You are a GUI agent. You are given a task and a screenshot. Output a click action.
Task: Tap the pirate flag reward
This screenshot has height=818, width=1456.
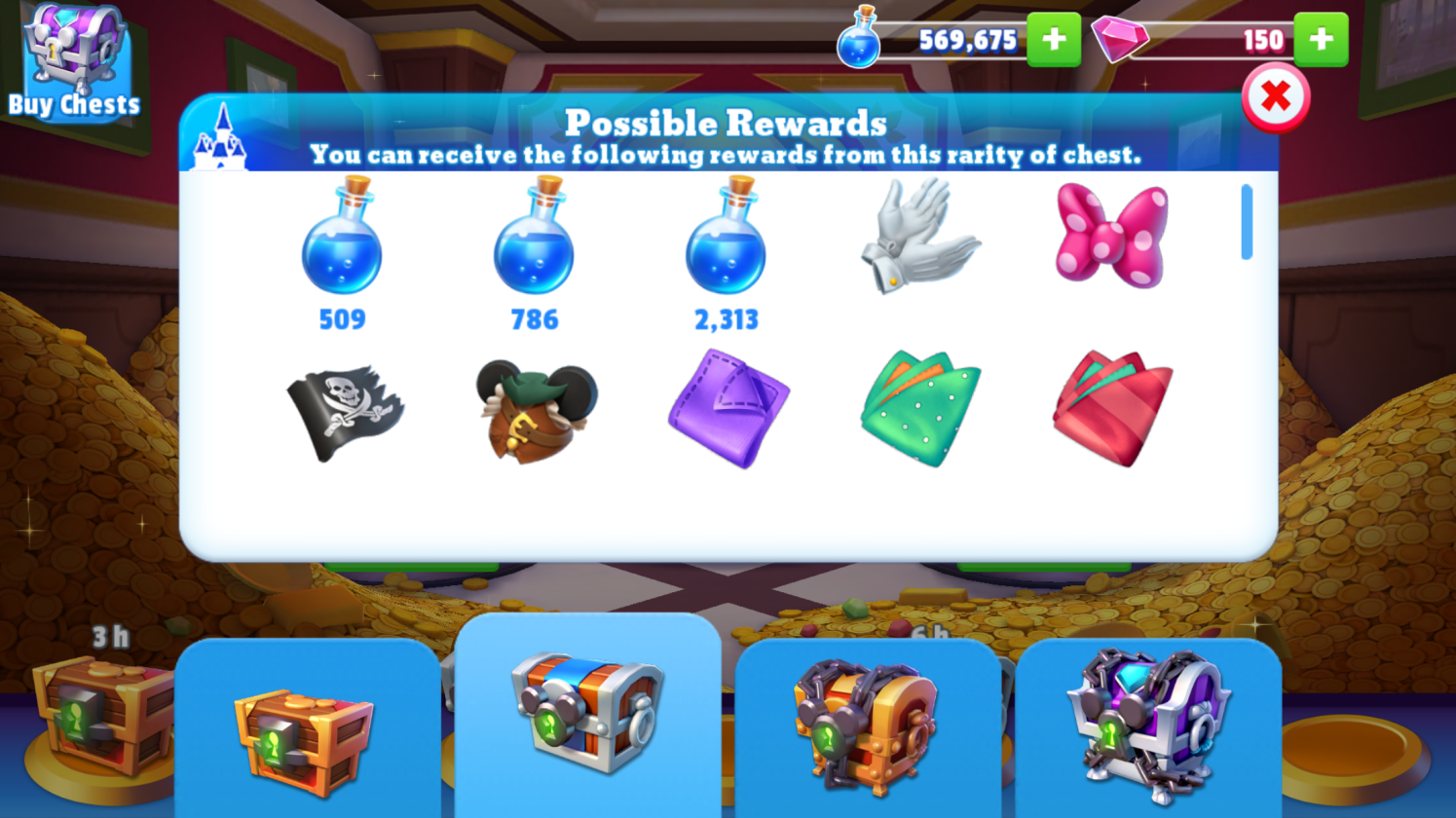point(345,411)
